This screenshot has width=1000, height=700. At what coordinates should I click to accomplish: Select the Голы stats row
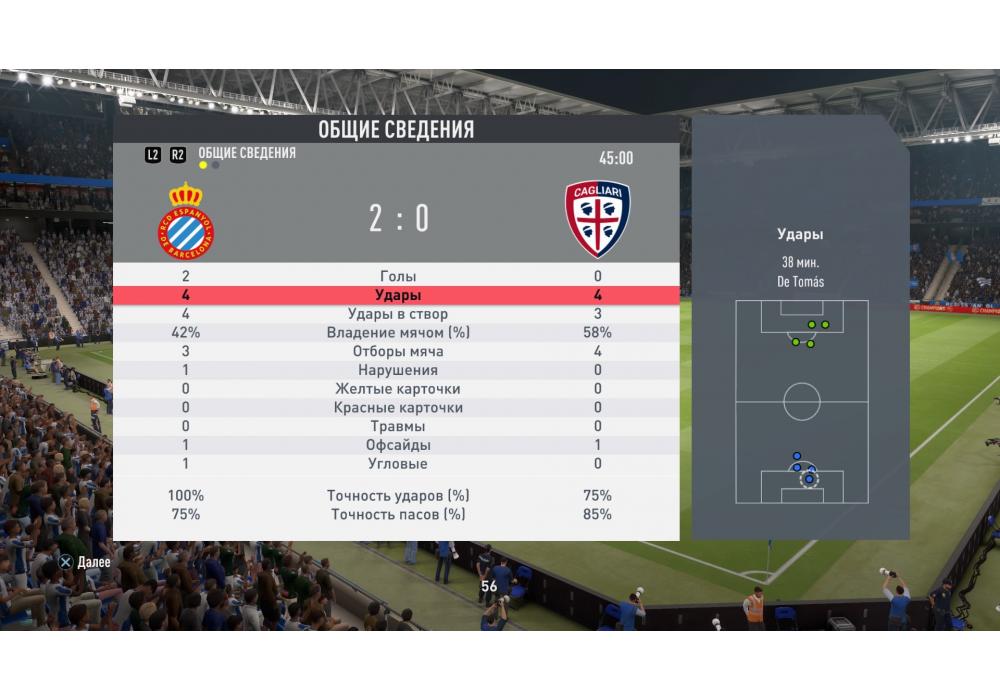tap(398, 276)
